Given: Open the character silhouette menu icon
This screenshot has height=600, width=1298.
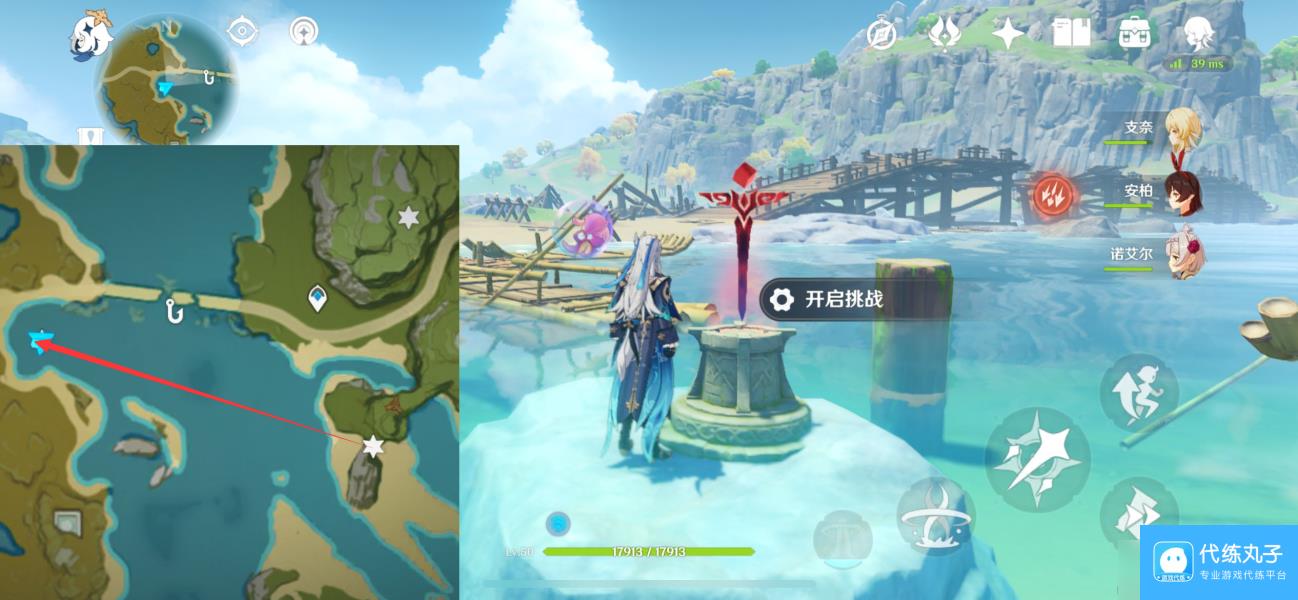Looking at the screenshot, I should [1197, 34].
